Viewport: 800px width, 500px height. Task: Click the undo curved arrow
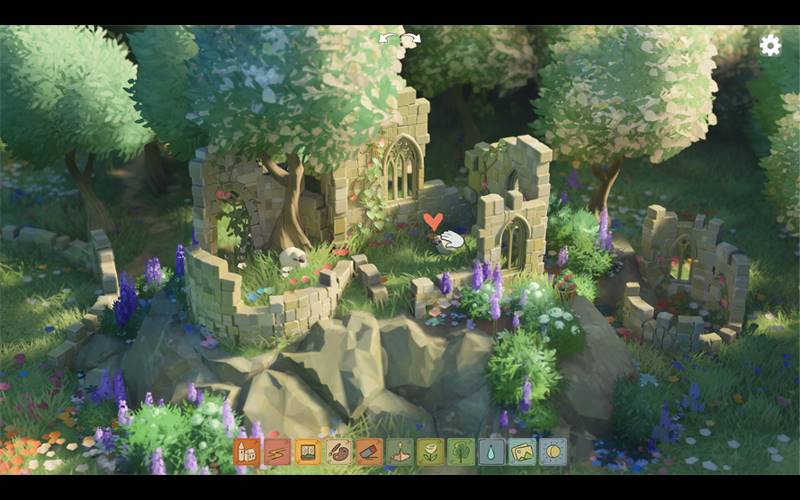point(387,39)
